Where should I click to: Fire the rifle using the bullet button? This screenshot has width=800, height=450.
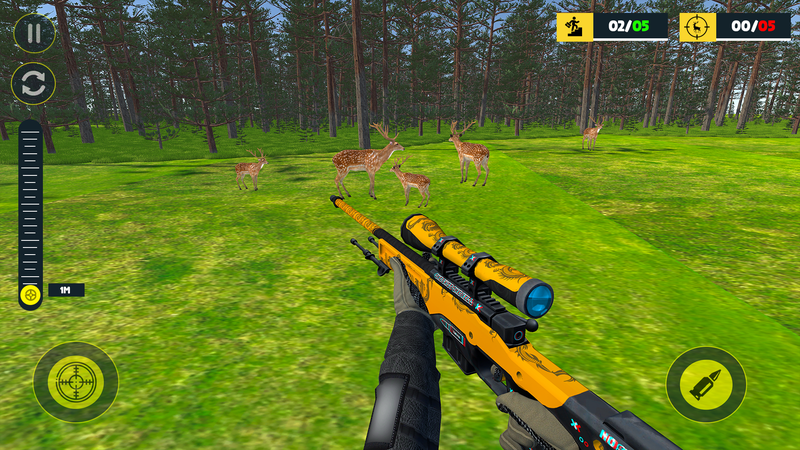click(x=705, y=384)
